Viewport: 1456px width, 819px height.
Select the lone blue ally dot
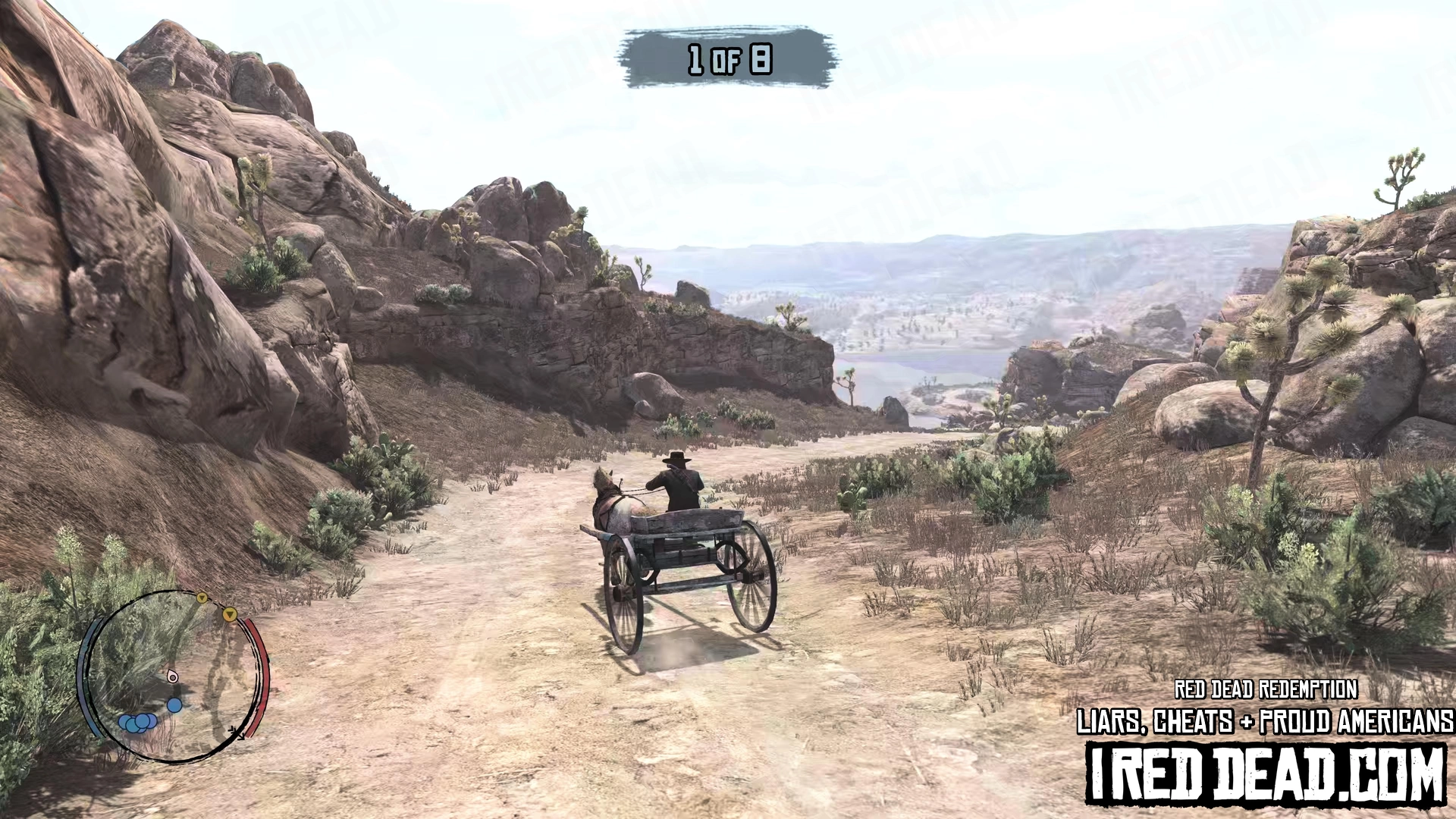174,705
